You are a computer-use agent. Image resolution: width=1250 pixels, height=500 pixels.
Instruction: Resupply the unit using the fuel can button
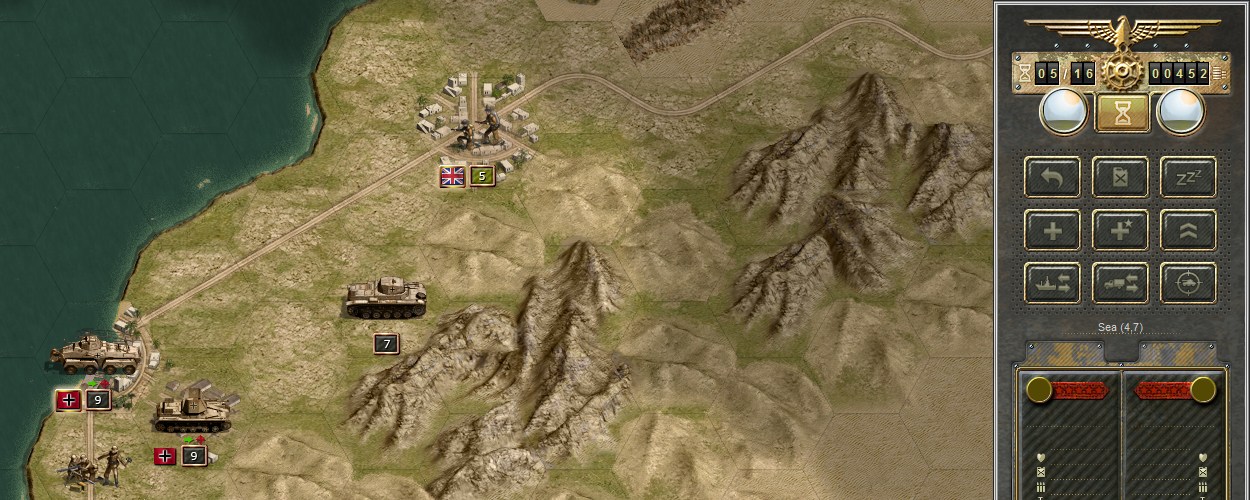[x=1120, y=177]
